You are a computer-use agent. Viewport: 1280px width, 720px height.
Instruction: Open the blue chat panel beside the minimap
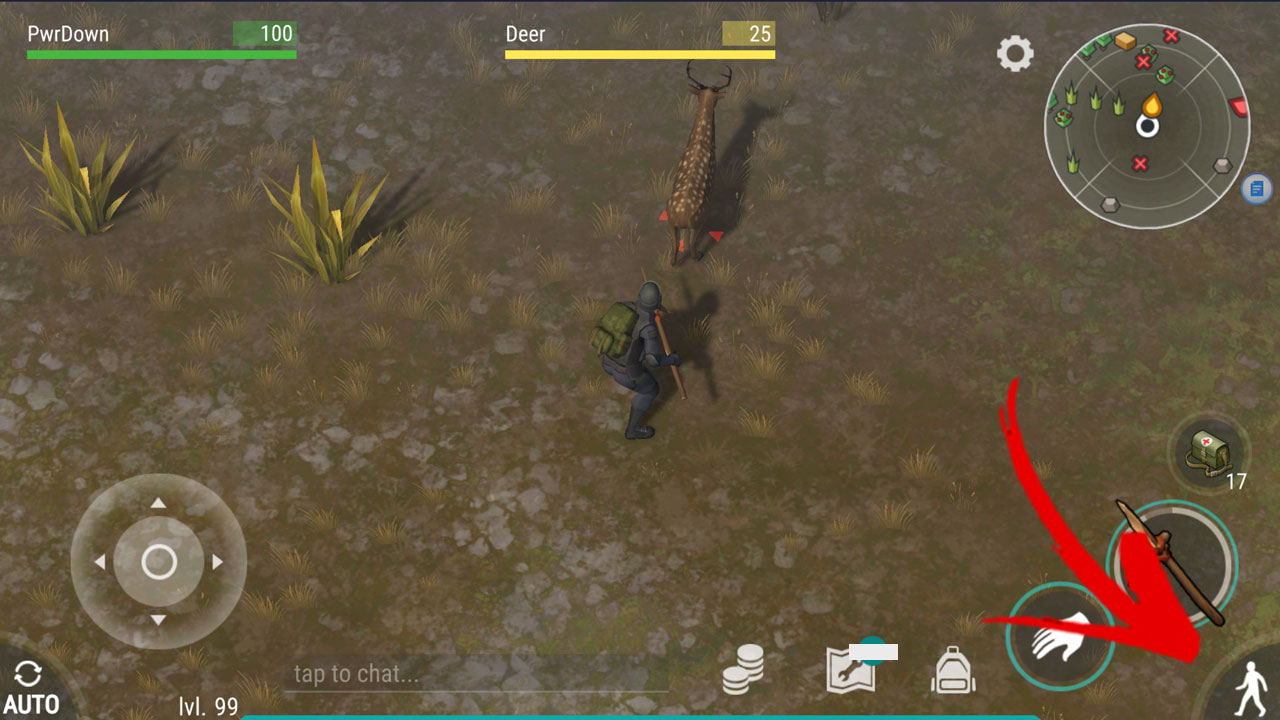point(1256,188)
